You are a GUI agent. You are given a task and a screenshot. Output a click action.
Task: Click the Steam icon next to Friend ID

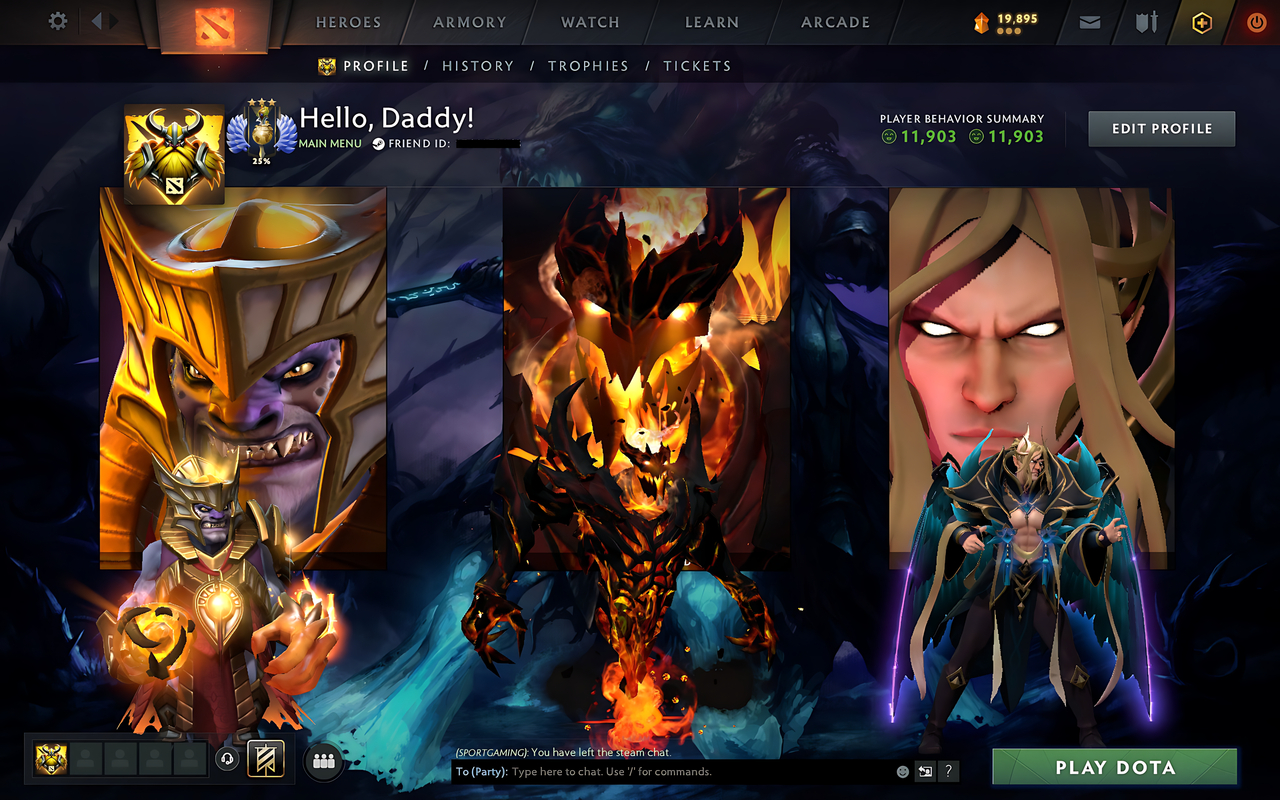pos(378,143)
